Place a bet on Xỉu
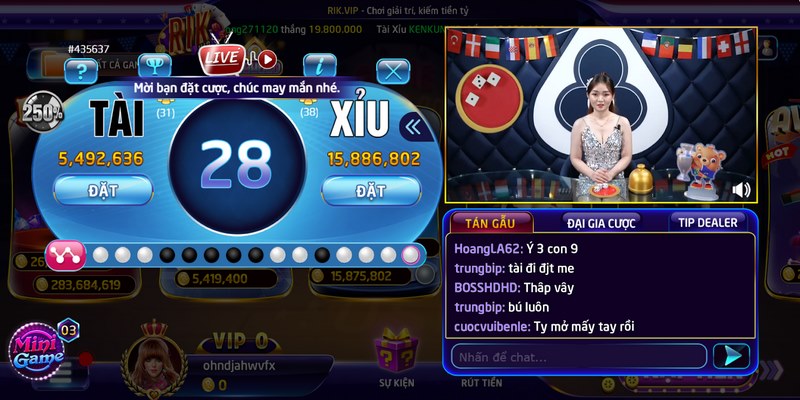The image size is (800, 400). tap(370, 189)
